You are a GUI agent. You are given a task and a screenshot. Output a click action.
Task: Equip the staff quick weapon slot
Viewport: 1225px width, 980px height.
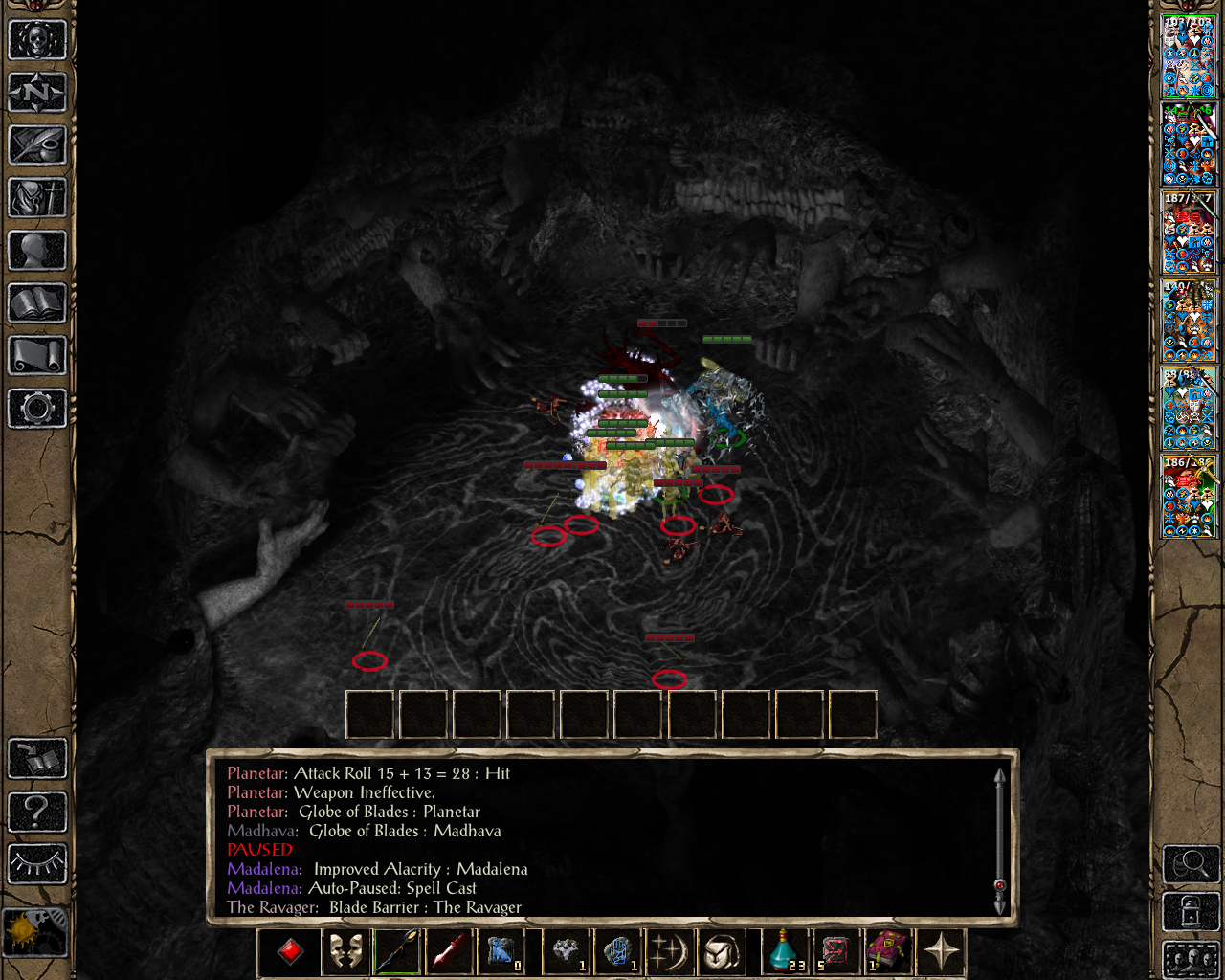pos(397,951)
